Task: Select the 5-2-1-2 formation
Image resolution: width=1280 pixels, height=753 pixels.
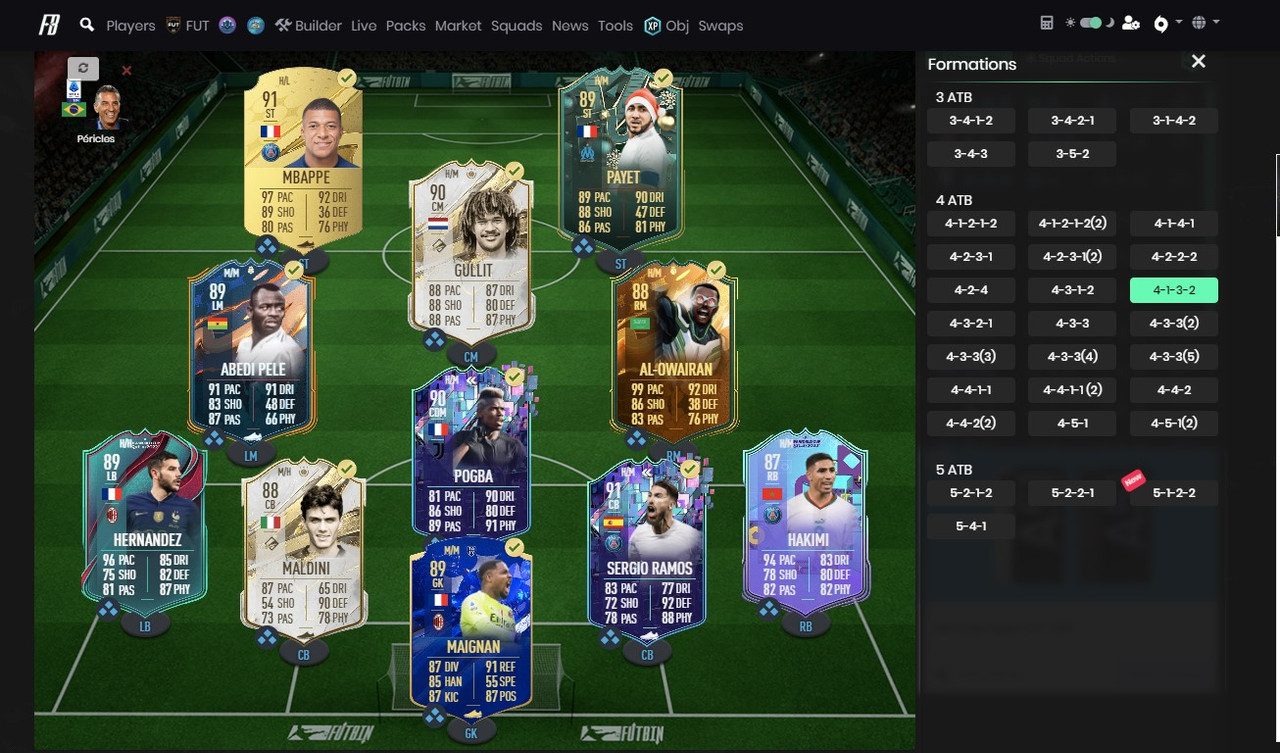Action: pos(971,493)
